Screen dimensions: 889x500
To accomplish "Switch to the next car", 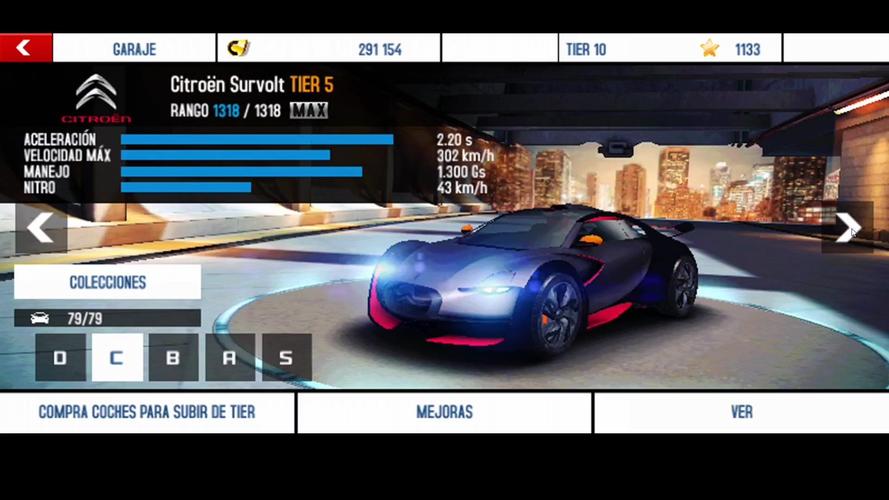I will tap(847, 229).
